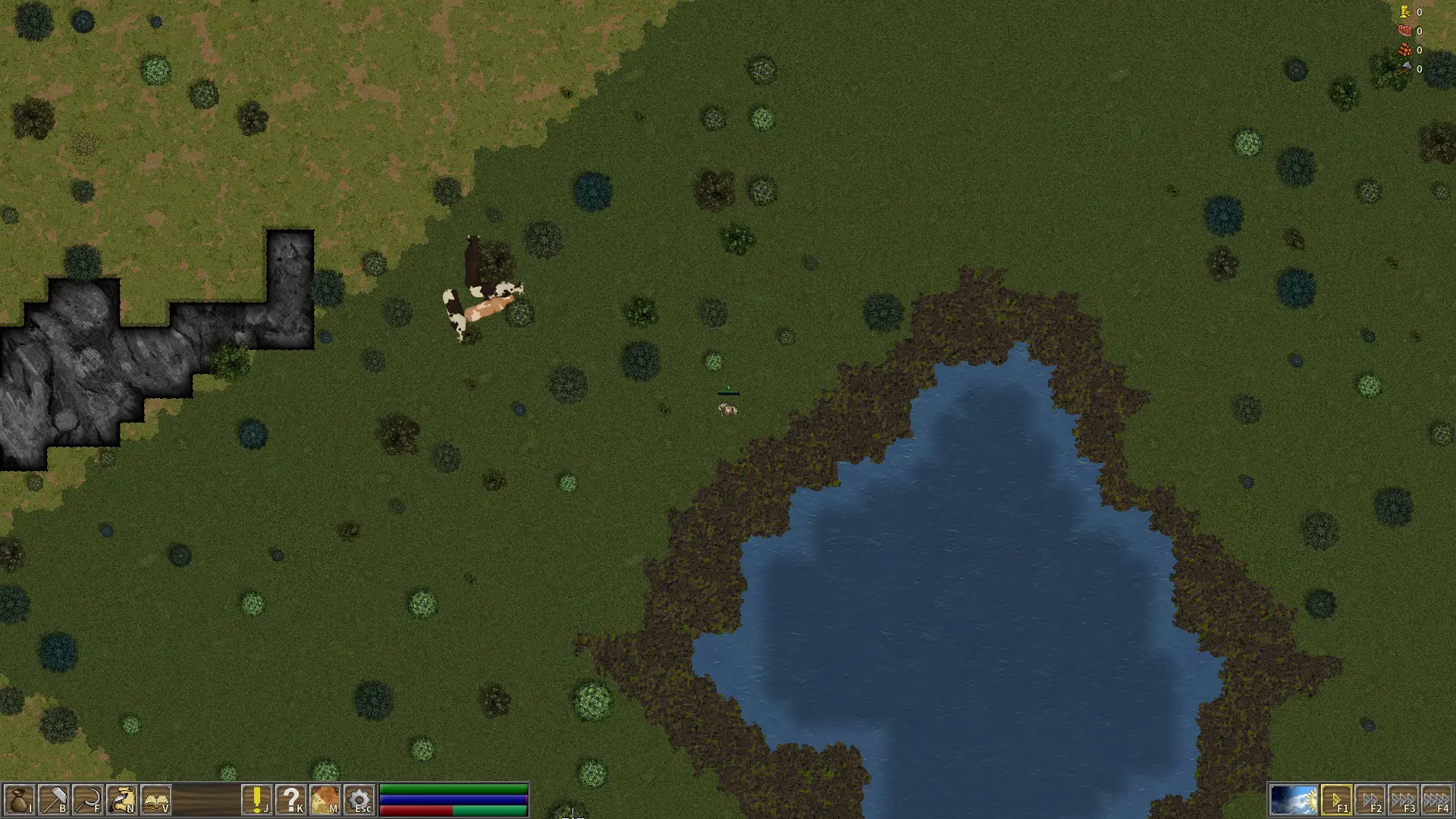
Task: Set normal game speed with single arrow
Action: [1336, 800]
